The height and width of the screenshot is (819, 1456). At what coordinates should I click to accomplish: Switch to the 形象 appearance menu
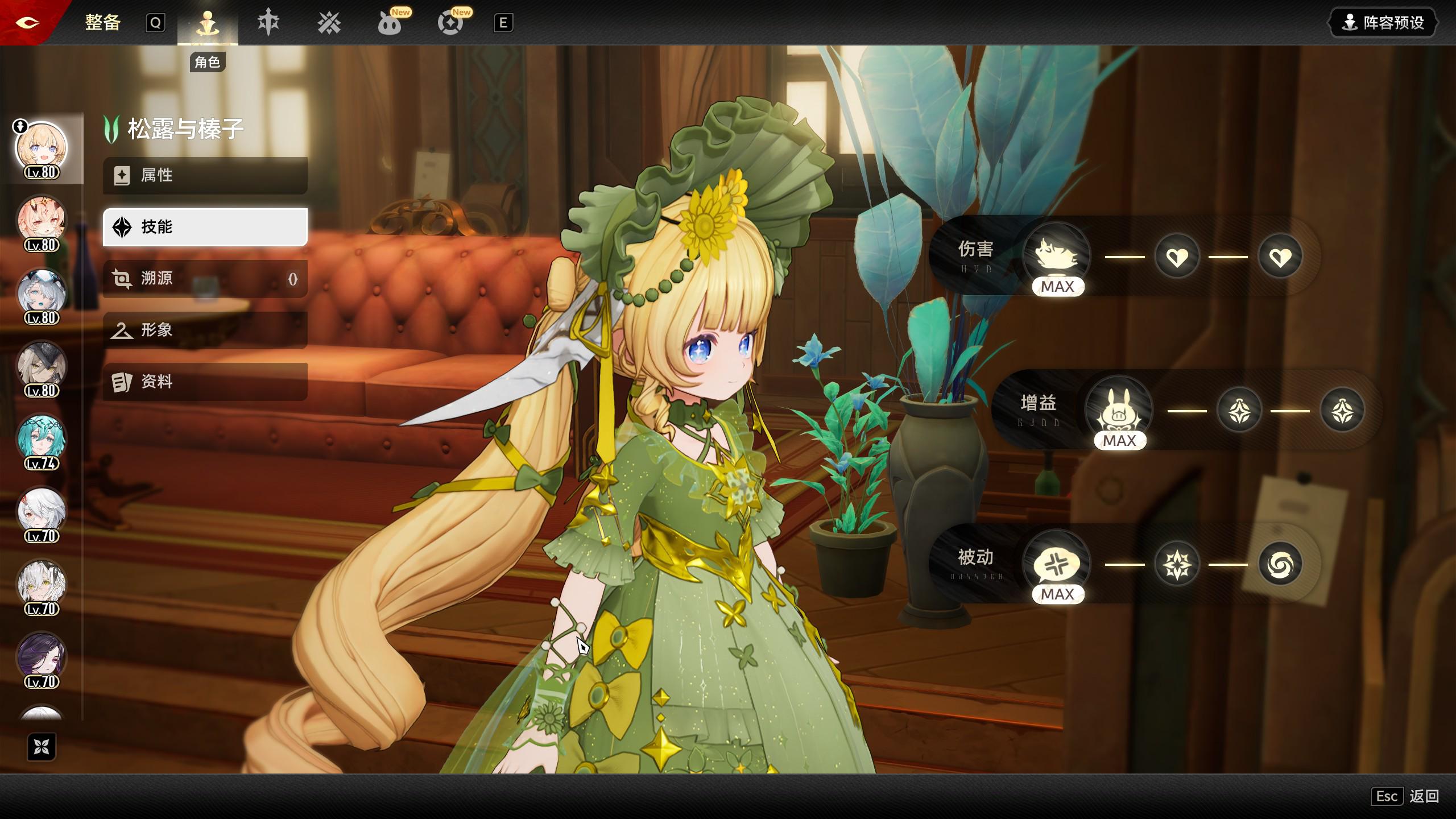pos(205,330)
